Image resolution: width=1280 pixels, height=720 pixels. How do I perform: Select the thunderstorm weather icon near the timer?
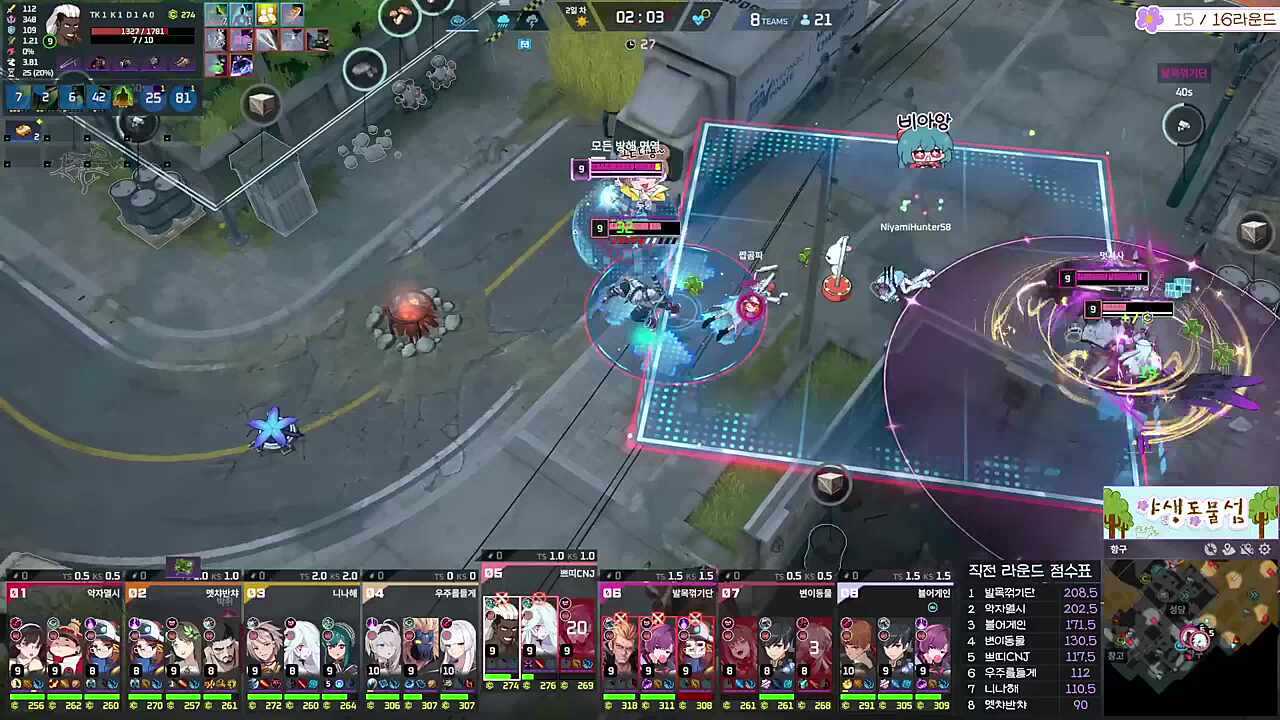pyautogui.click(x=532, y=23)
